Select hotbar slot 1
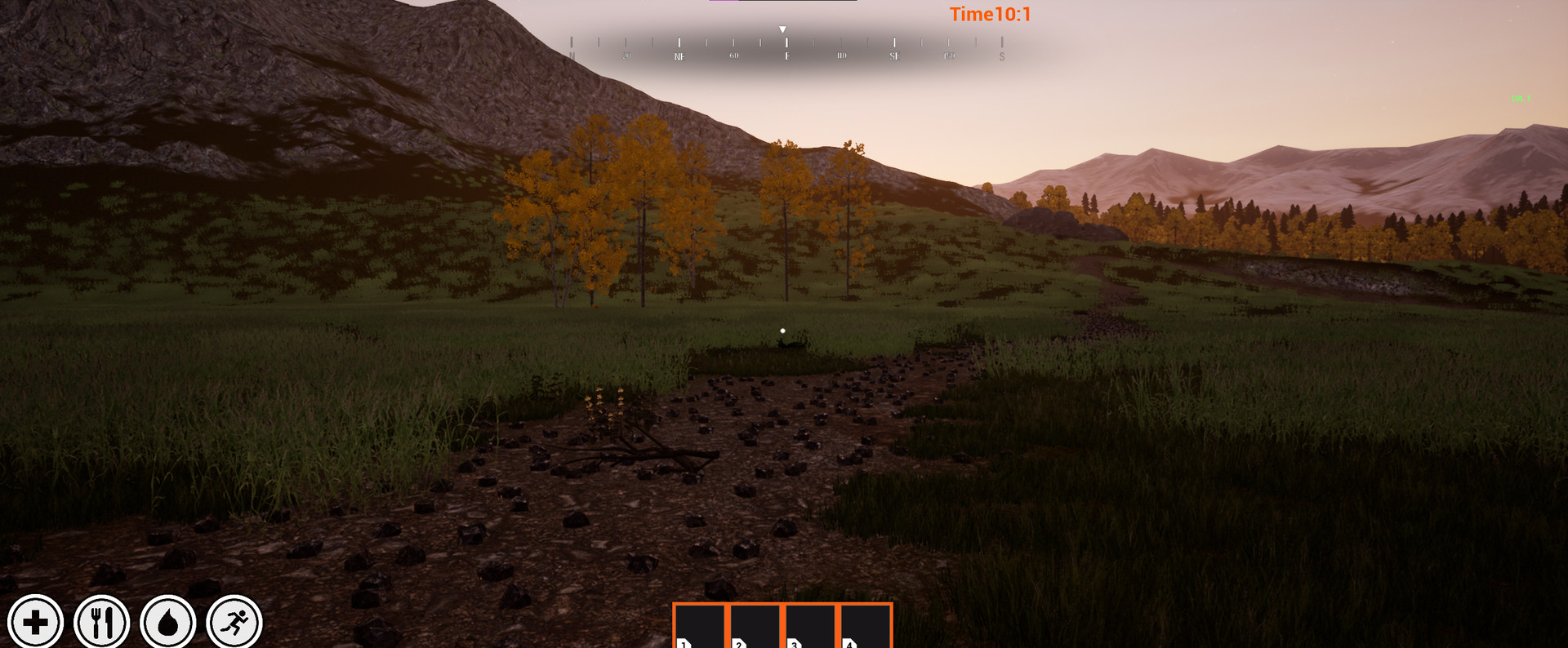1568x648 pixels. (699, 628)
